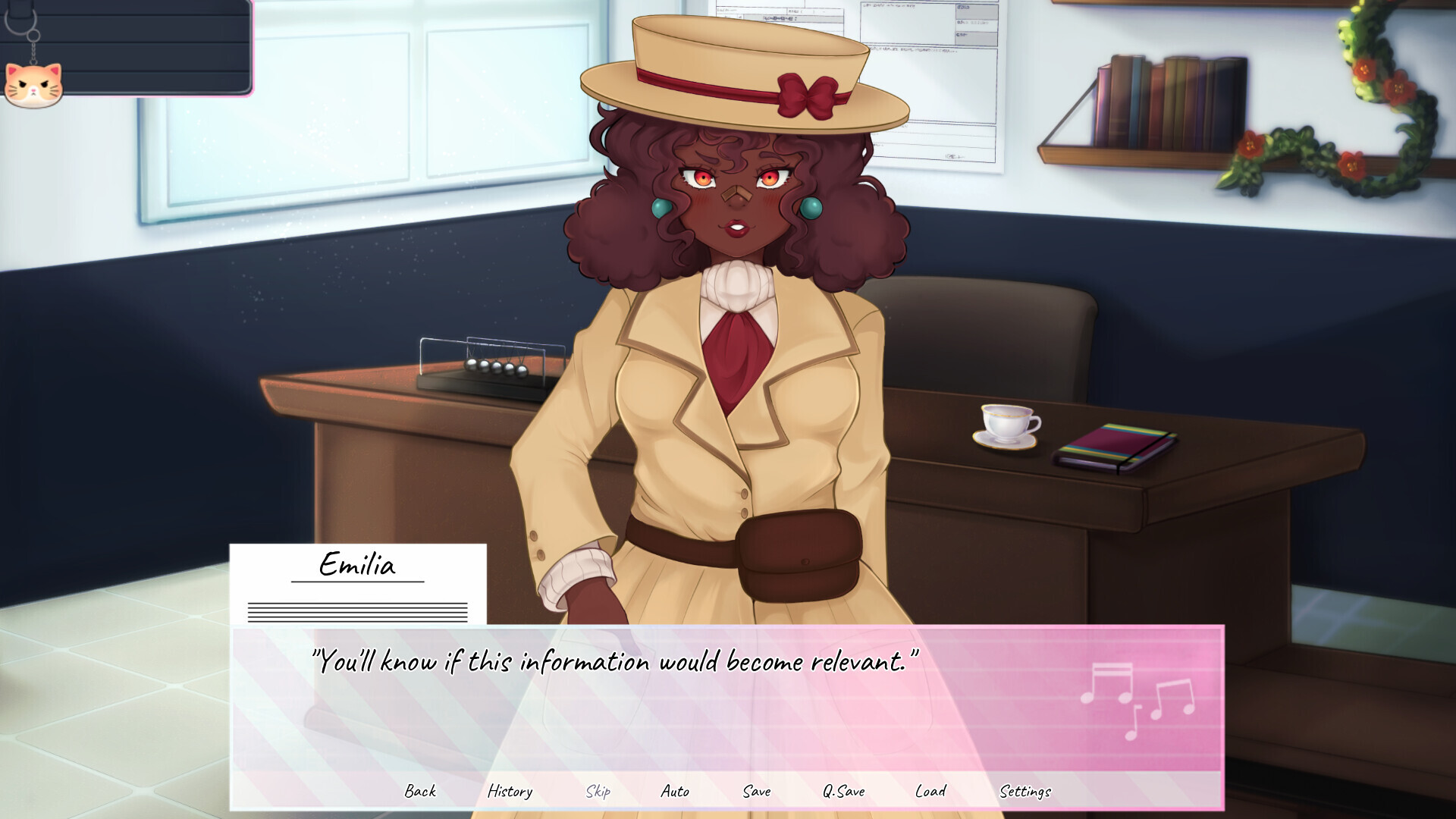Enable Auto mode

click(x=674, y=791)
